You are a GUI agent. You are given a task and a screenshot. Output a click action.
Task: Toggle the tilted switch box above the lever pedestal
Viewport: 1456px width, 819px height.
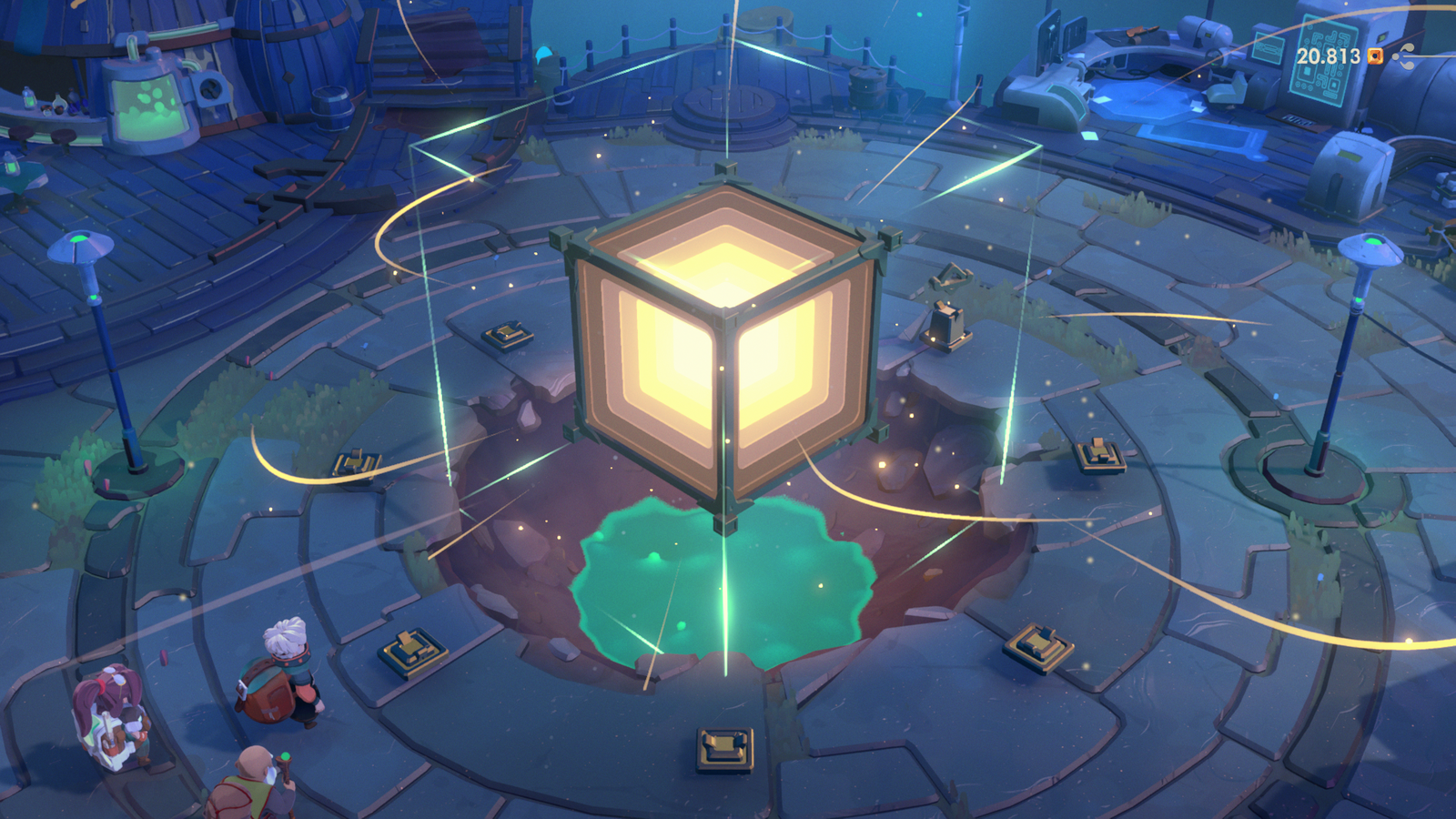click(x=952, y=276)
